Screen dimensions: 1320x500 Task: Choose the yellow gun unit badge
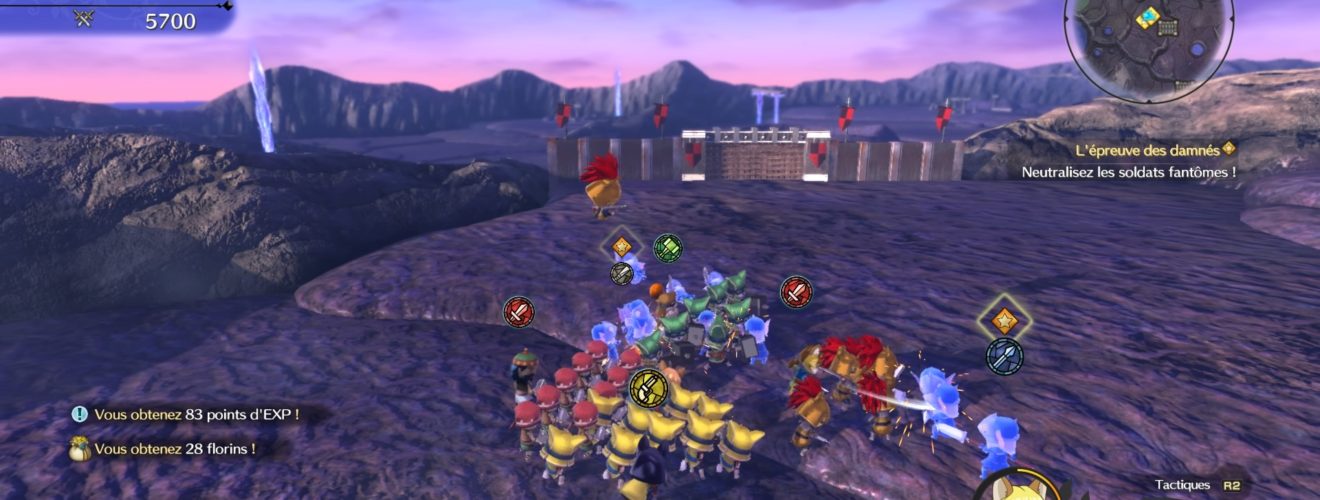click(648, 386)
